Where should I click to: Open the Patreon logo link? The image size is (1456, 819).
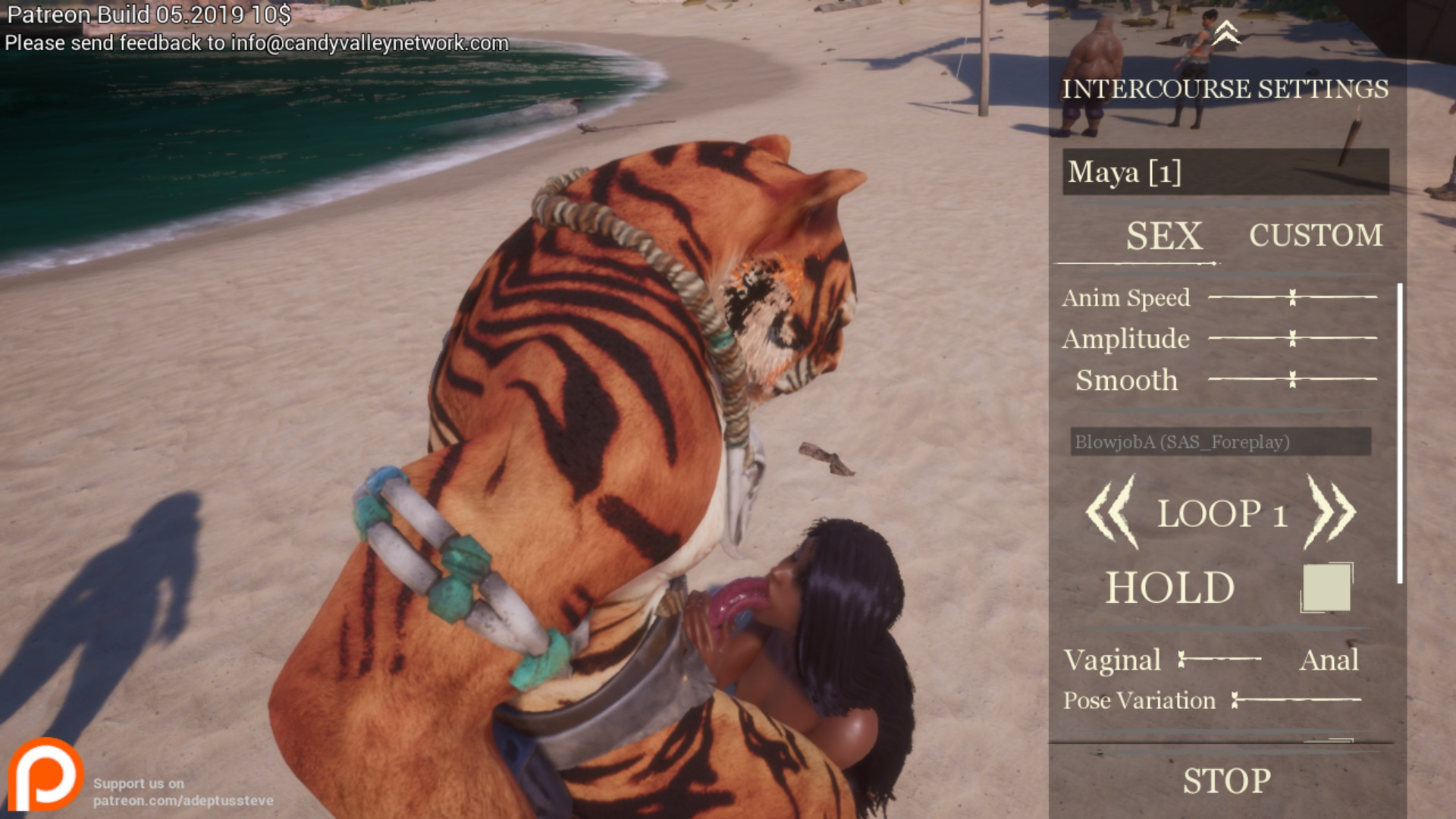tap(45, 775)
